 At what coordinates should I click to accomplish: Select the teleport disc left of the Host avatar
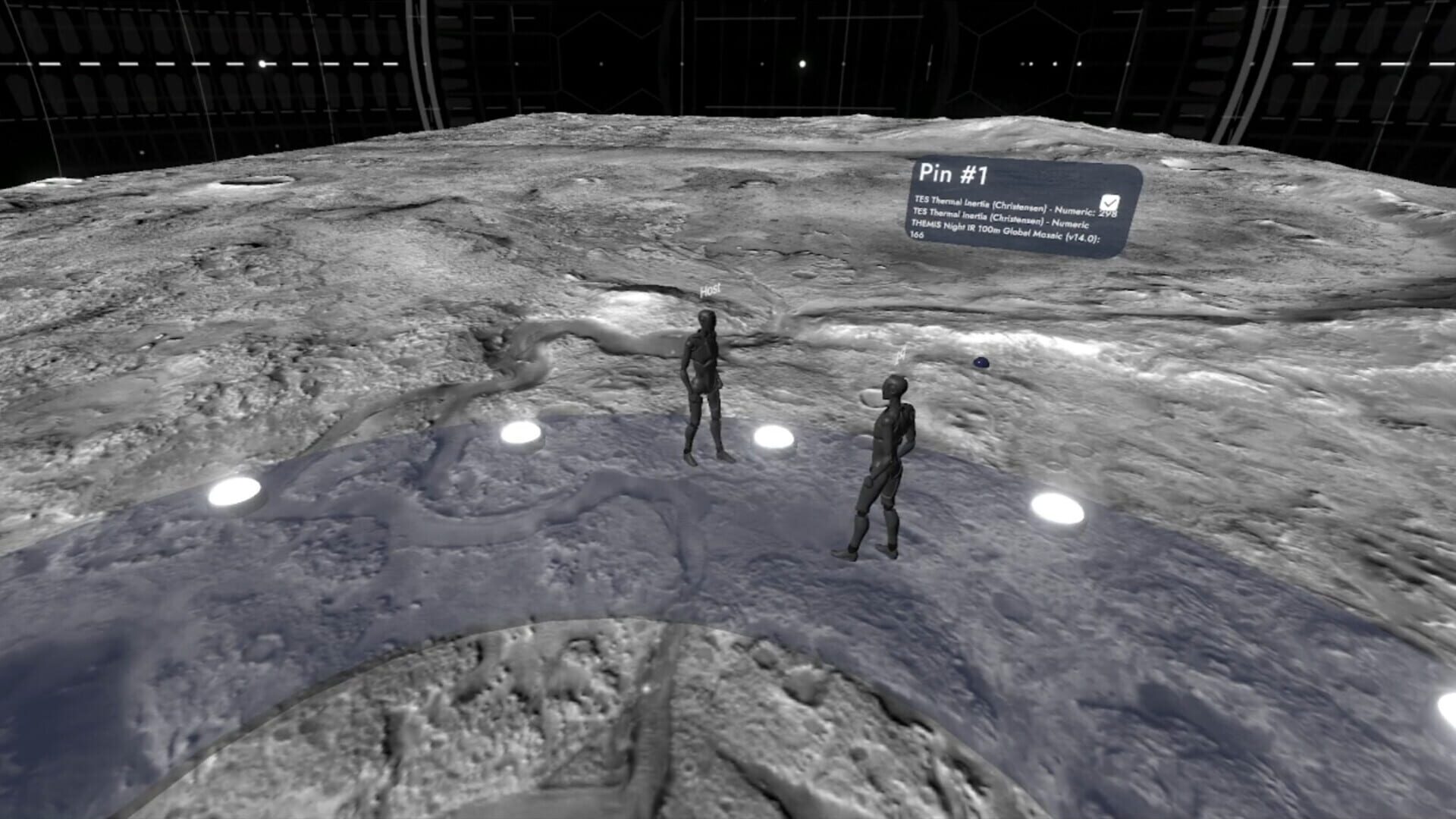pos(522,433)
